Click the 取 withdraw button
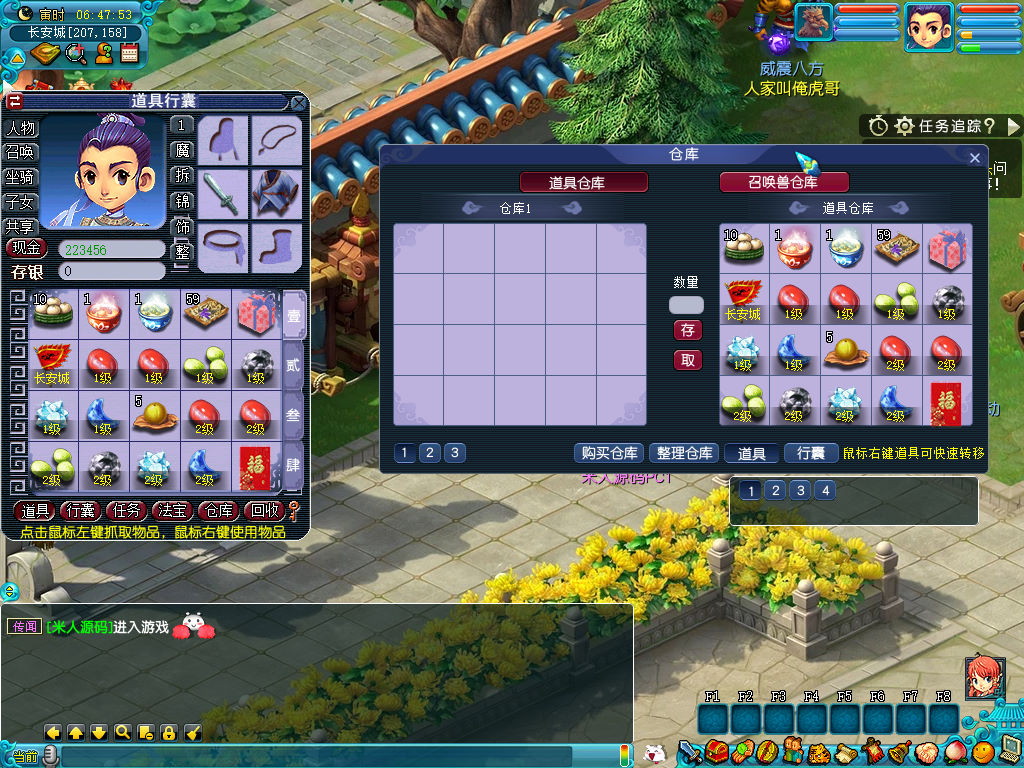The image size is (1024, 768). click(687, 360)
